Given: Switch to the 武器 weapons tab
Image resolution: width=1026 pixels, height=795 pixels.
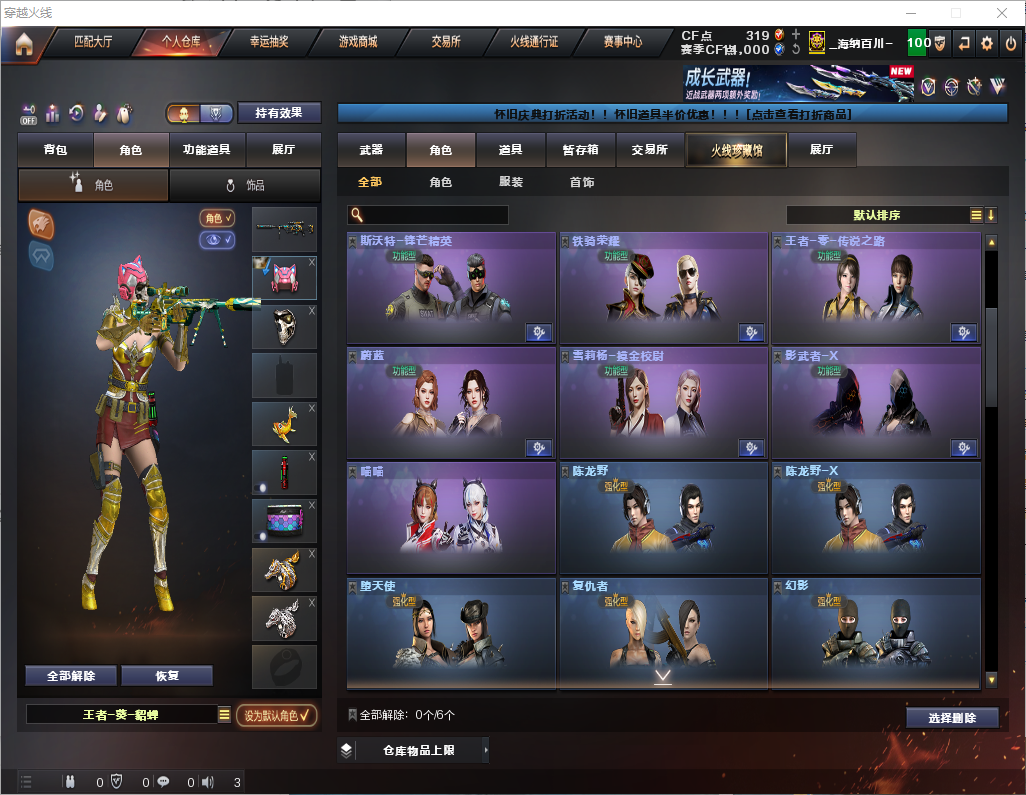Looking at the screenshot, I should coord(371,150).
